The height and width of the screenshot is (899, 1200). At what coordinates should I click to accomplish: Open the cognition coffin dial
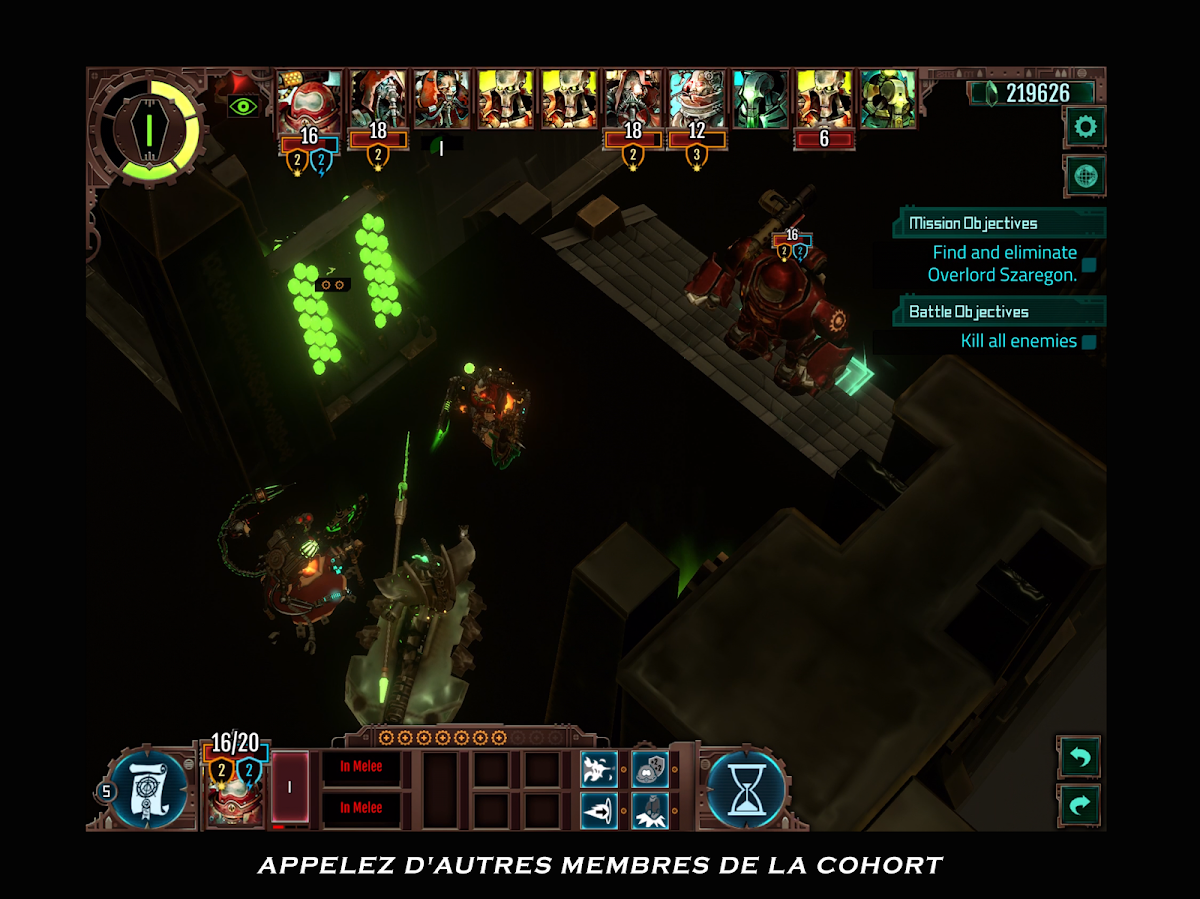point(147,128)
